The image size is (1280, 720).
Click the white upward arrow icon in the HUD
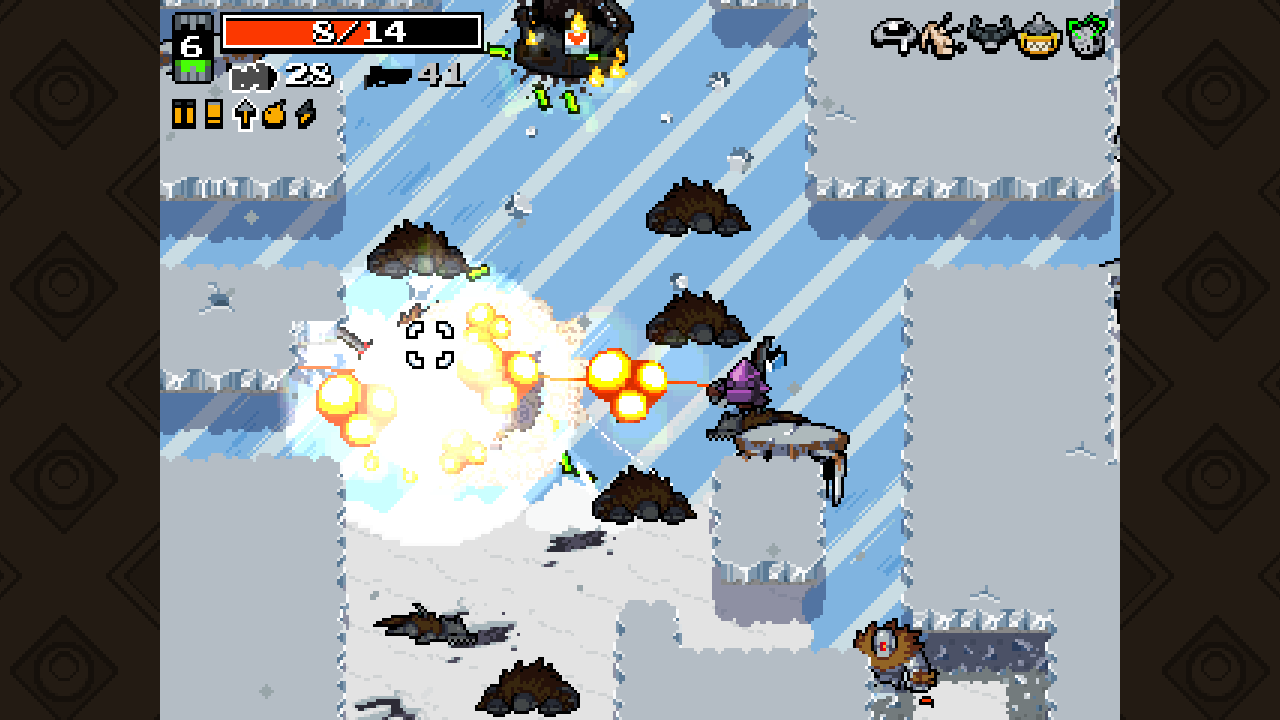244,113
